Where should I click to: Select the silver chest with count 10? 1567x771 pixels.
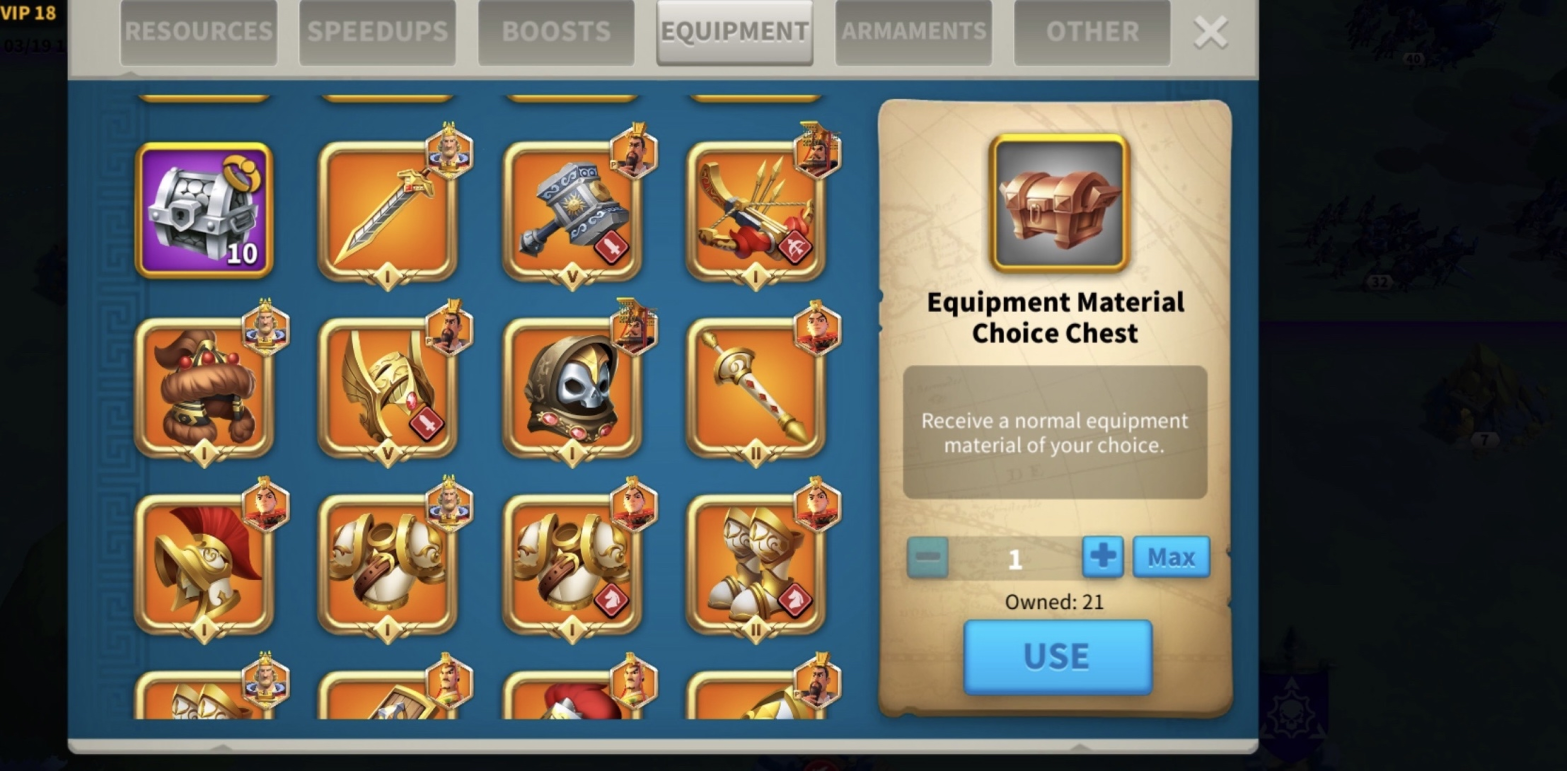[x=204, y=210]
